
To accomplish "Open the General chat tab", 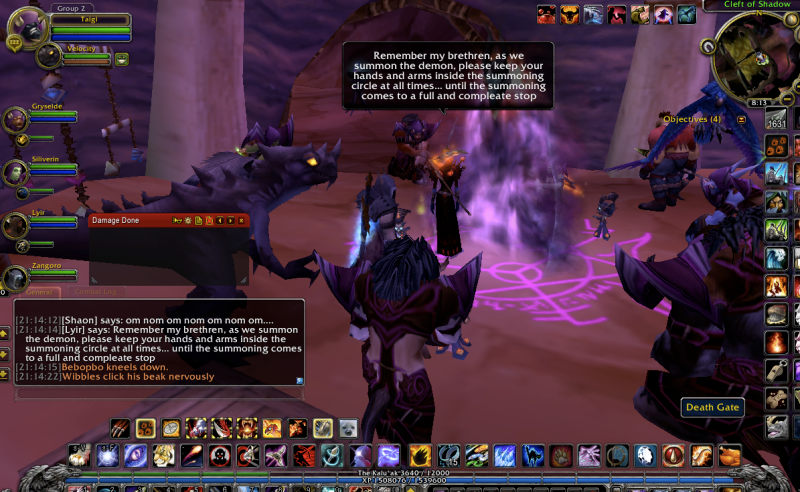I will (38, 292).
